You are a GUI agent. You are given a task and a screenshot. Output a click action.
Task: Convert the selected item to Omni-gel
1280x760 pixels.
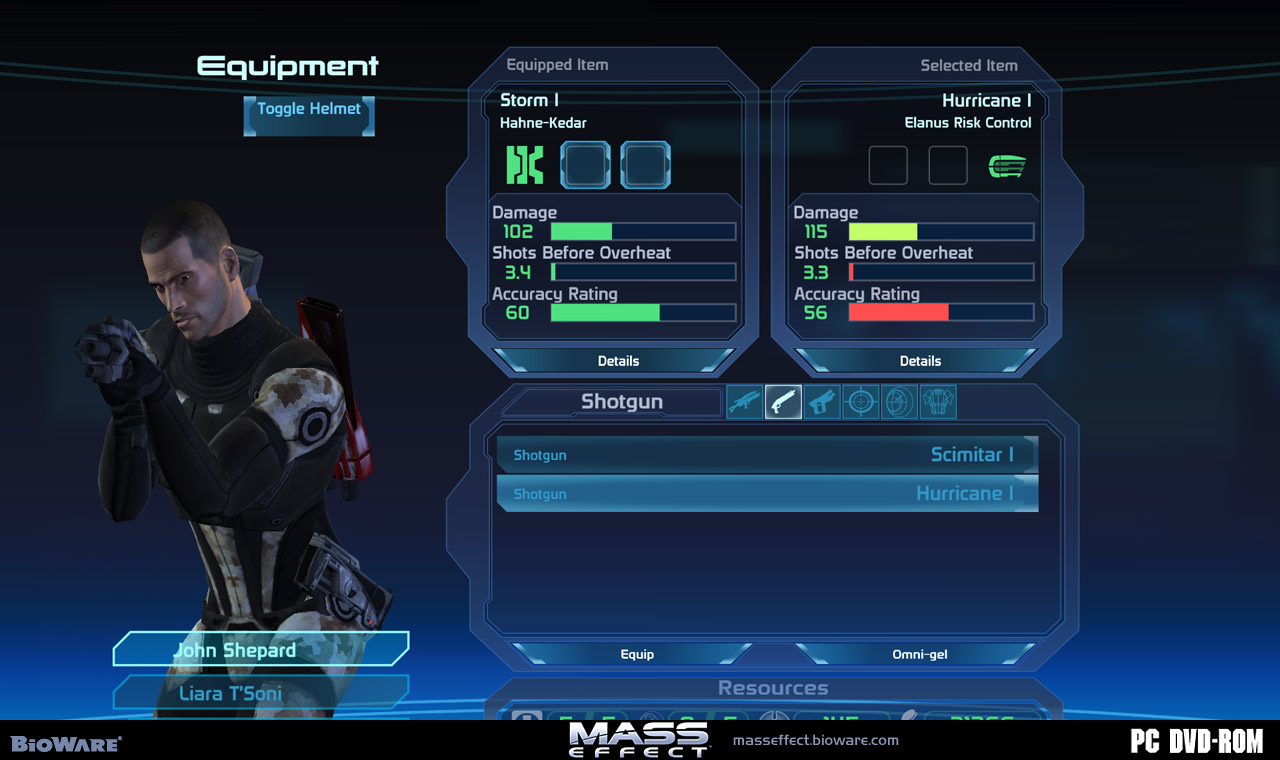(x=919, y=654)
